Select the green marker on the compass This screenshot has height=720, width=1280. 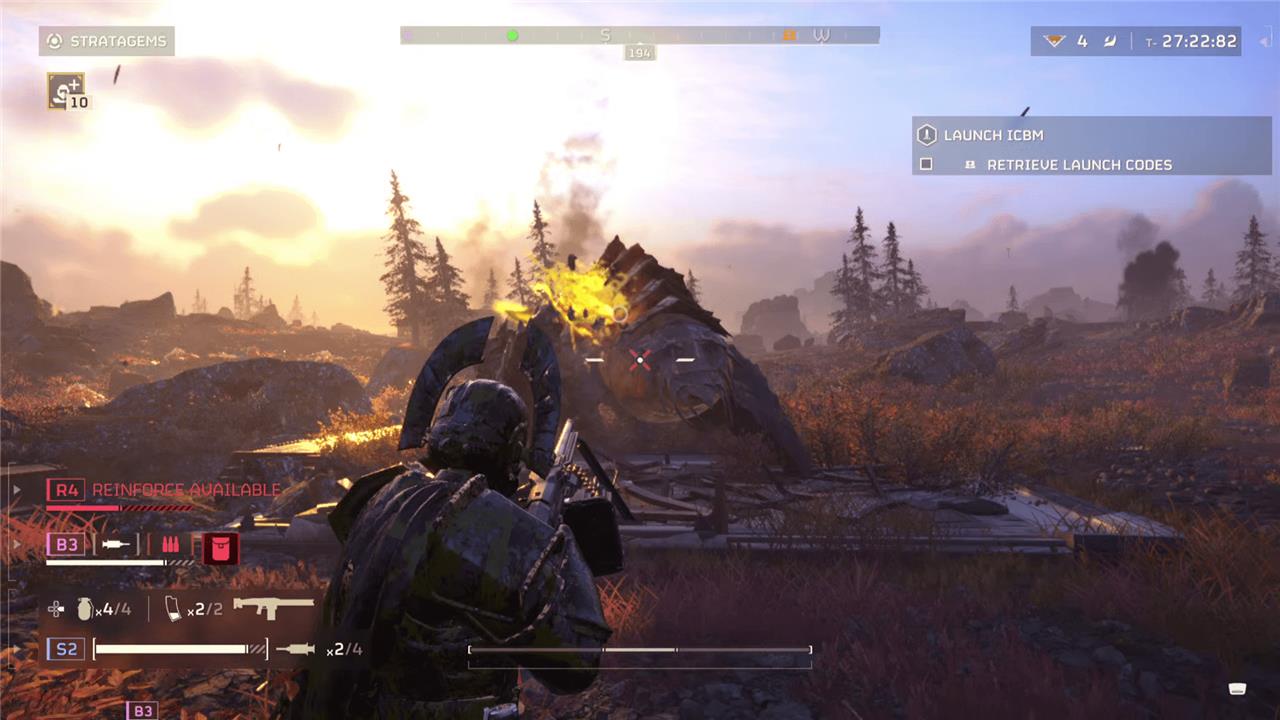tap(513, 35)
